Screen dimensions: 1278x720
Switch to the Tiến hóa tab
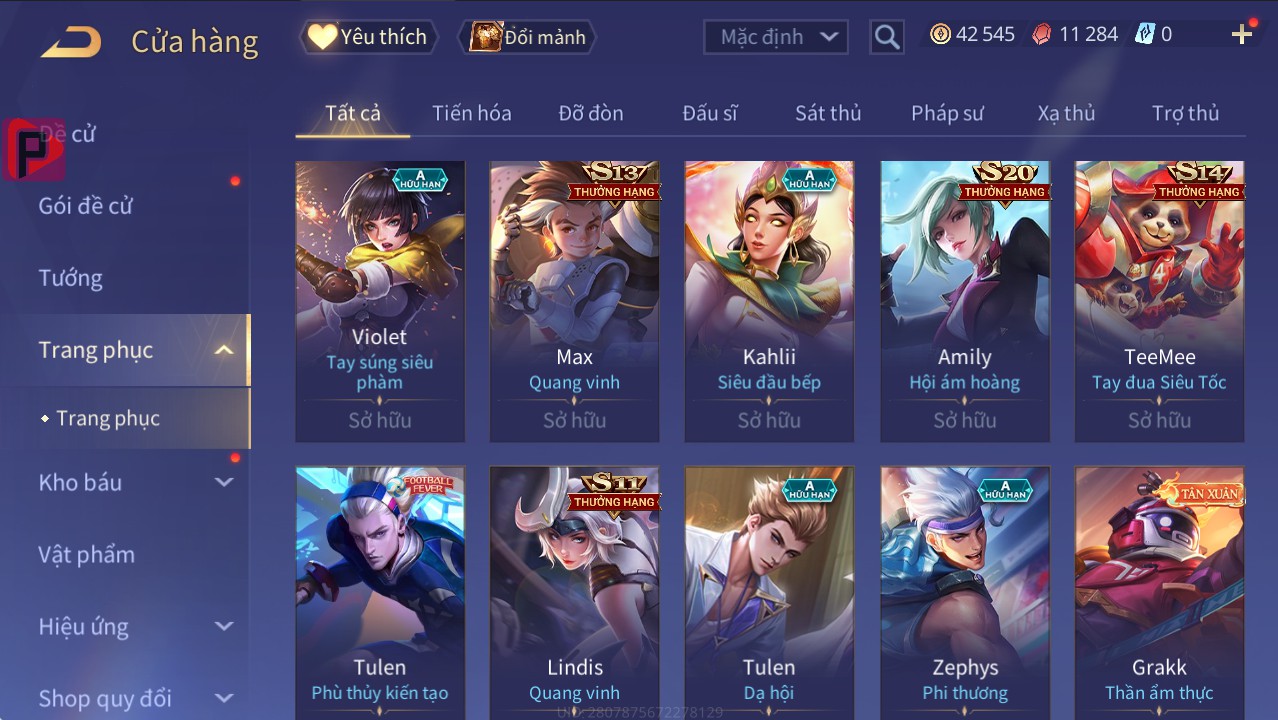pyautogui.click(x=472, y=113)
